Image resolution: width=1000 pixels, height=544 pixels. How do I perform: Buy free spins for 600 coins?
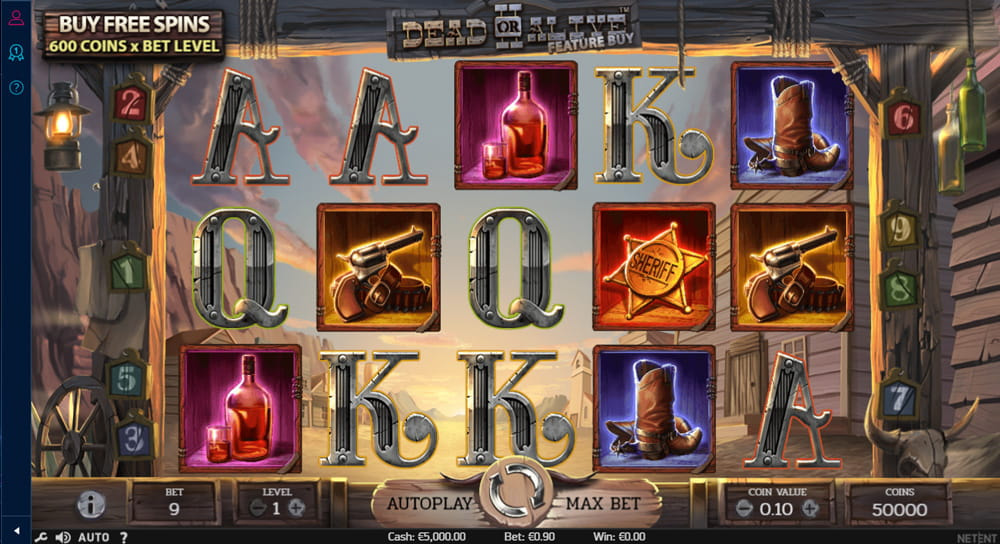point(133,33)
